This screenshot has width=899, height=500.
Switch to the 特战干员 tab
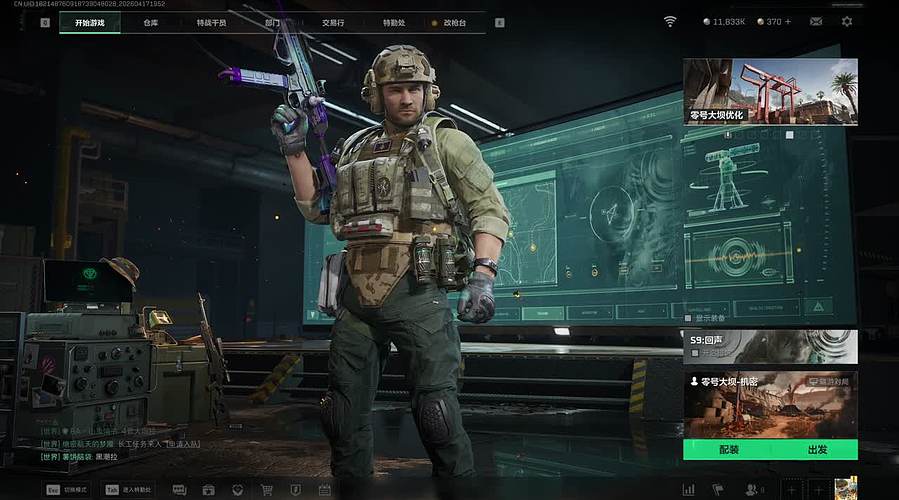(x=211, y=22)
